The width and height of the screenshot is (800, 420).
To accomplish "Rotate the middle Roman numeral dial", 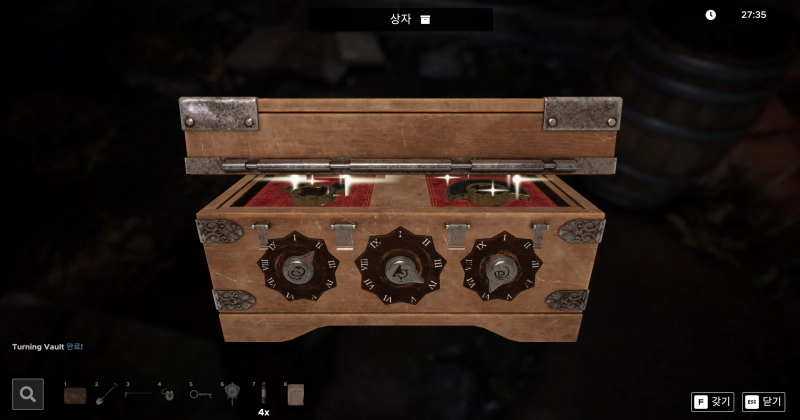I will coord(402,268).
